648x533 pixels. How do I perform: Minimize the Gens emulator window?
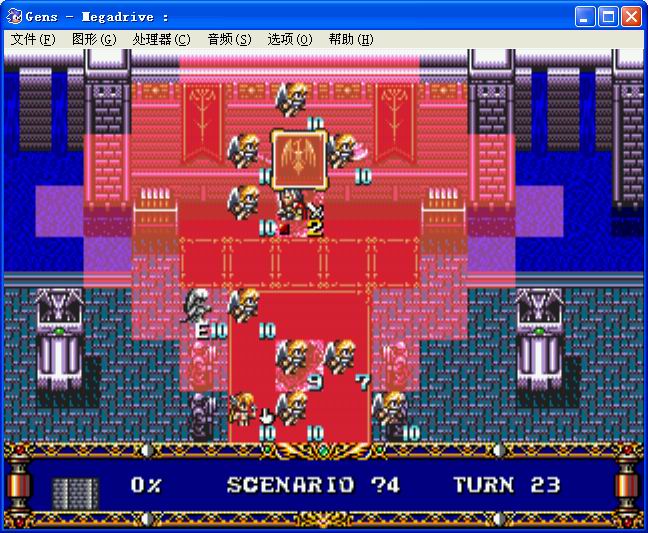(x=585, y=16)
